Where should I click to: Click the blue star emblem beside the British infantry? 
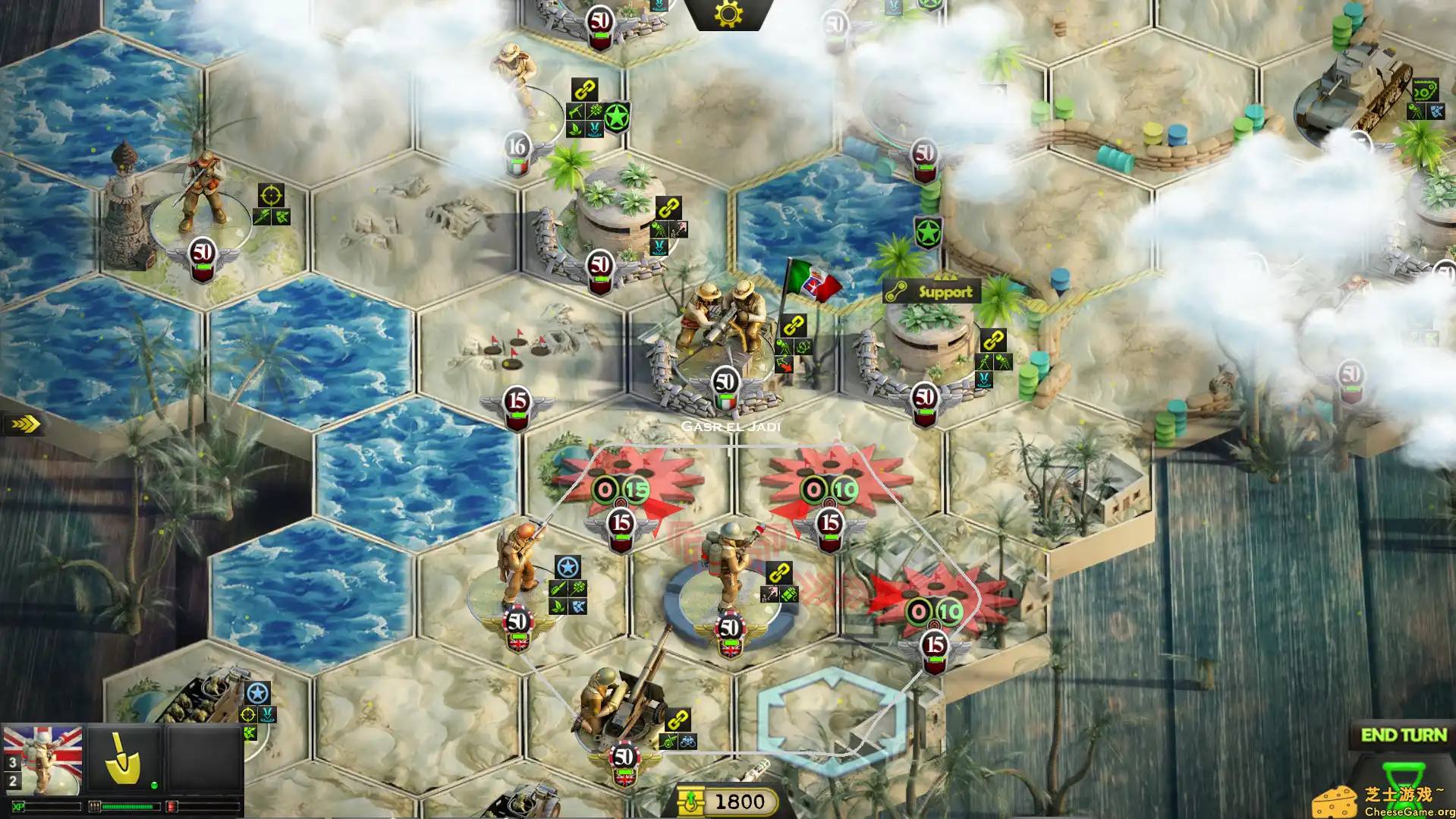(568, 565)
